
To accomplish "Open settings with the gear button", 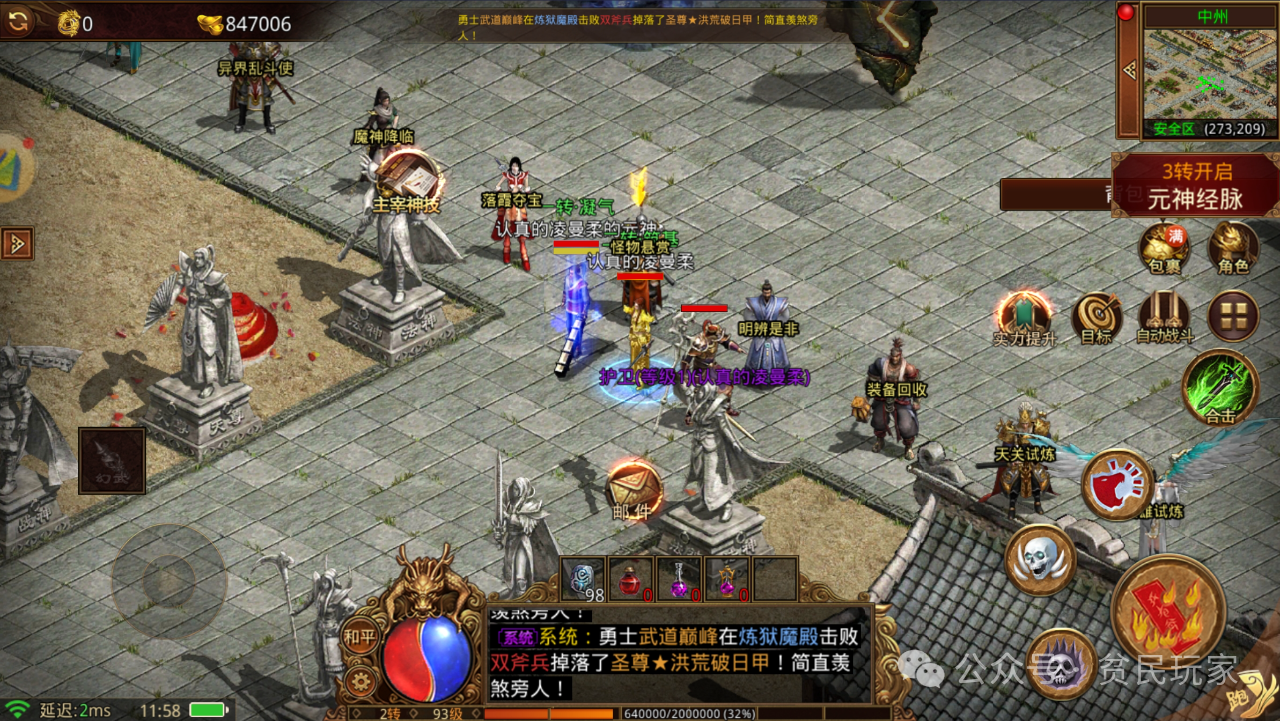I will (x=359, y=682).
